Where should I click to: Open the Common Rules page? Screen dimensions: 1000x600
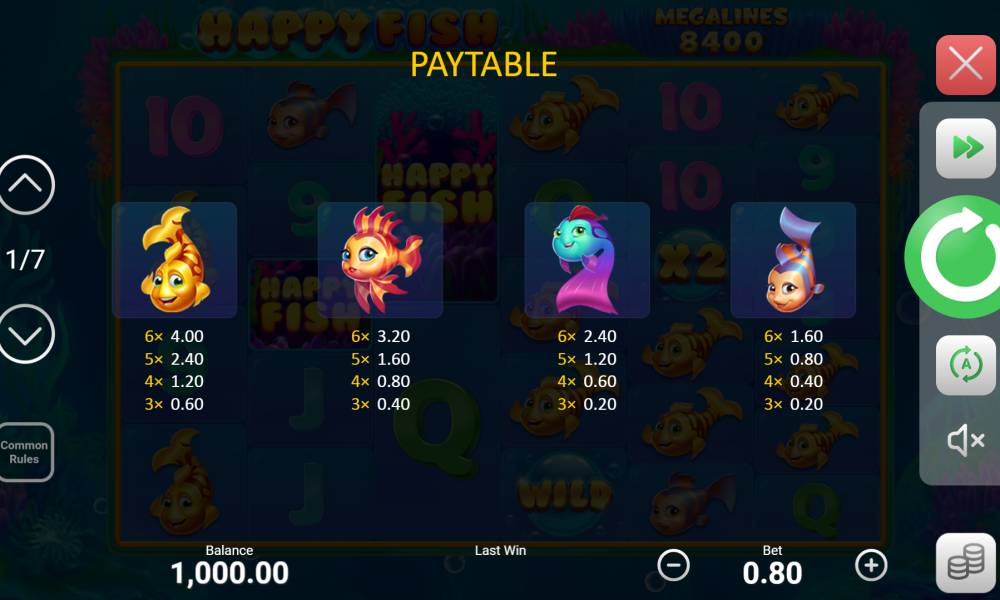coord(25,452)
